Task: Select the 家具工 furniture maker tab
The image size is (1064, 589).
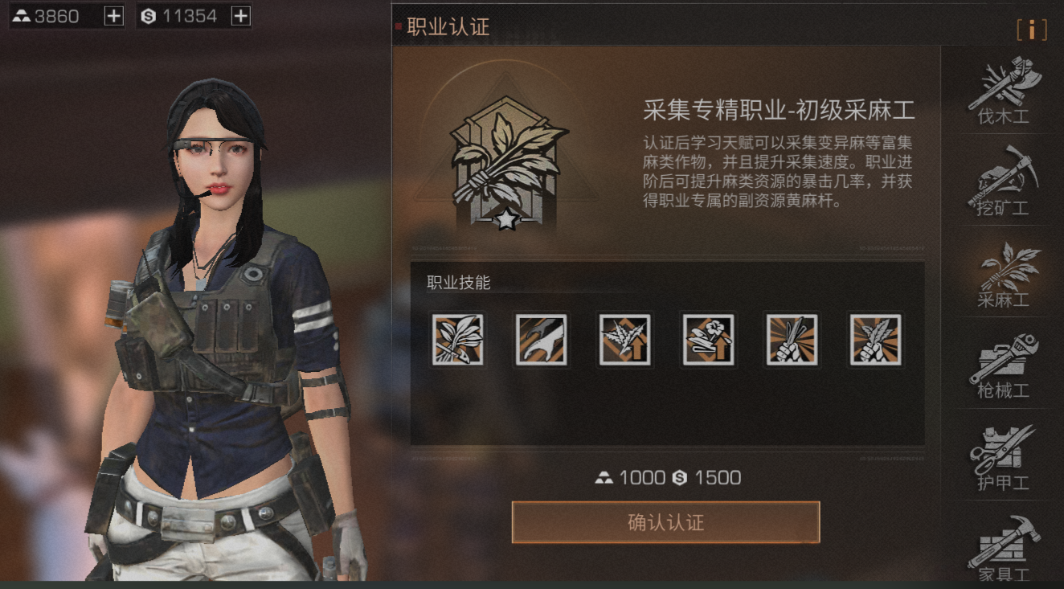Action: [1001, 547]
